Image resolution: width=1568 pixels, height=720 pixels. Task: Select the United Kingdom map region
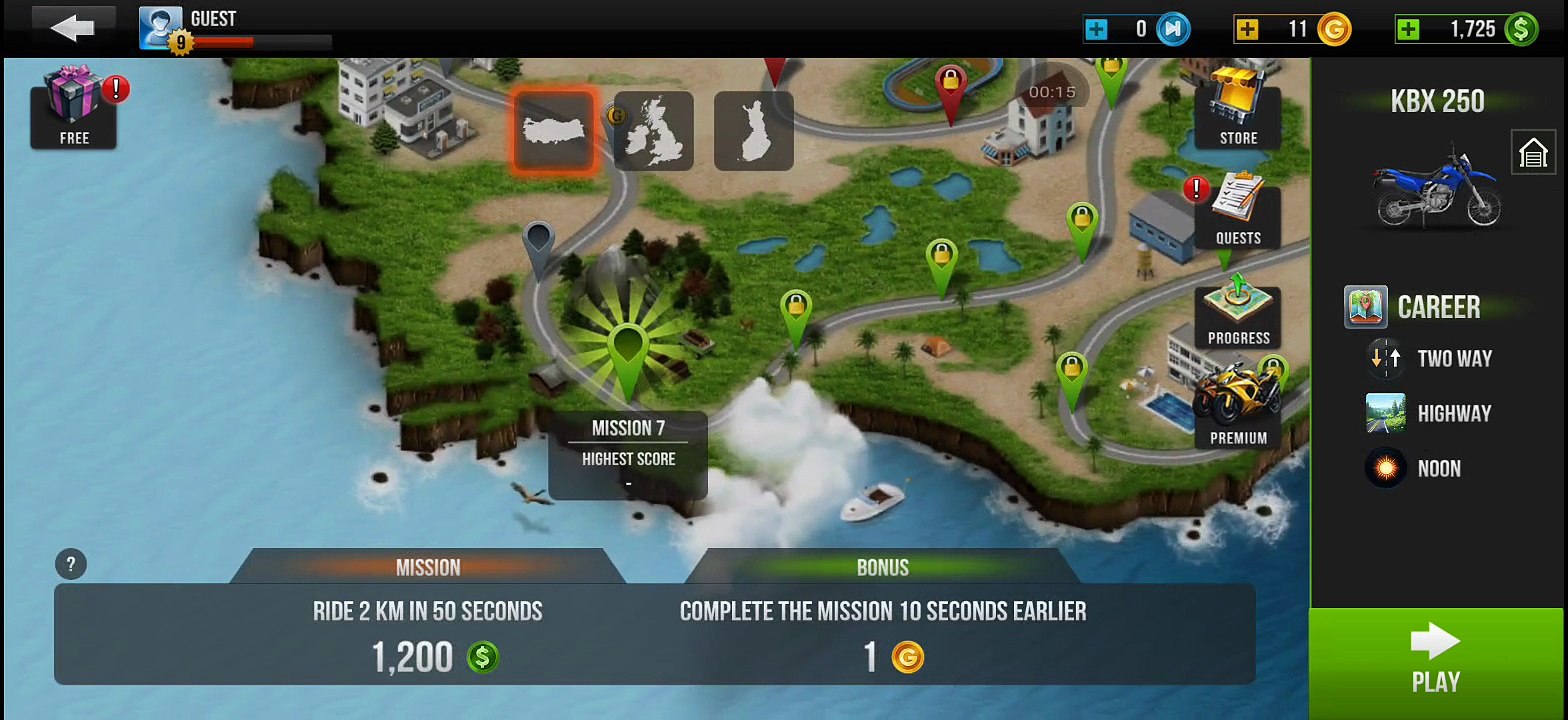click(x=653, y=130)
